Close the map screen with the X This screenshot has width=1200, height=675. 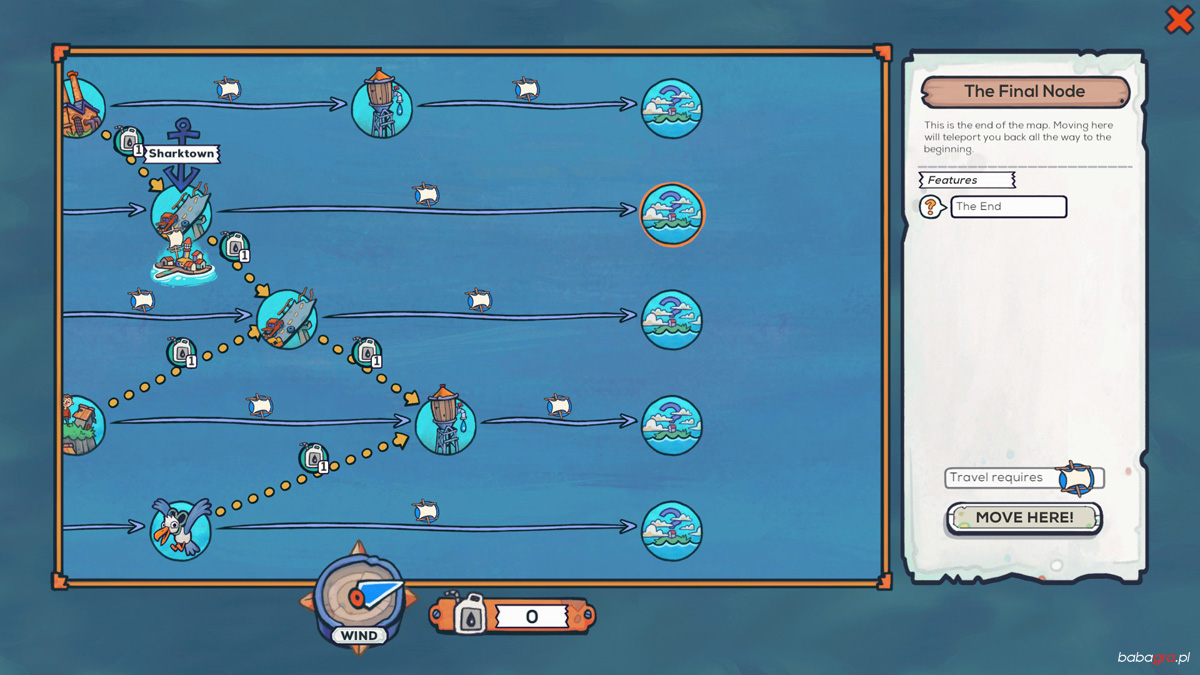click(x=1179, y=20)
